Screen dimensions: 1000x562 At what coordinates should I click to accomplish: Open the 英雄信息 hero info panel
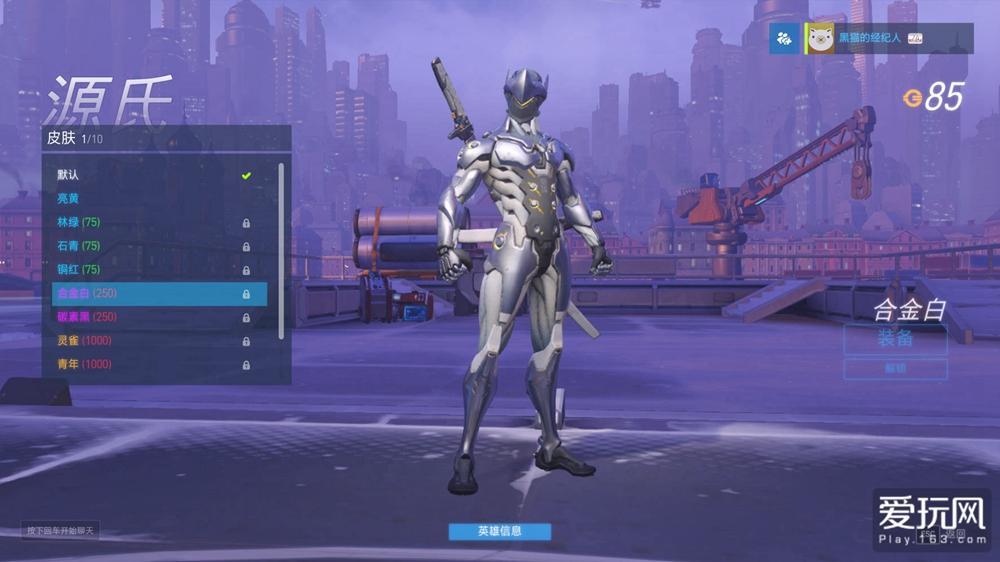pos(499,531)
